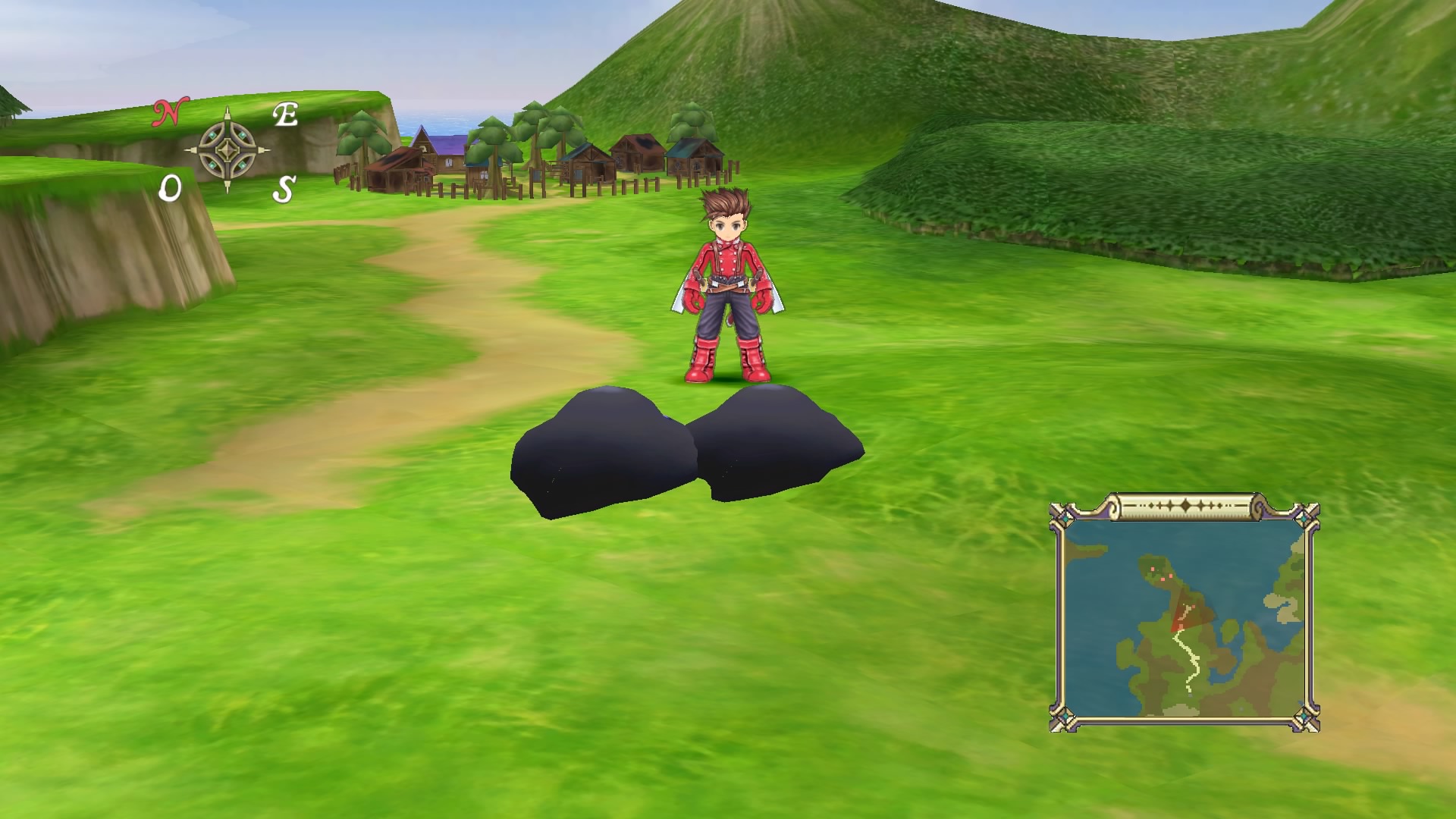Viewport: 1456px width, 819px height.
Task: Select the compass rose icon
Action: pyautogui.click(x=227, y=149)
